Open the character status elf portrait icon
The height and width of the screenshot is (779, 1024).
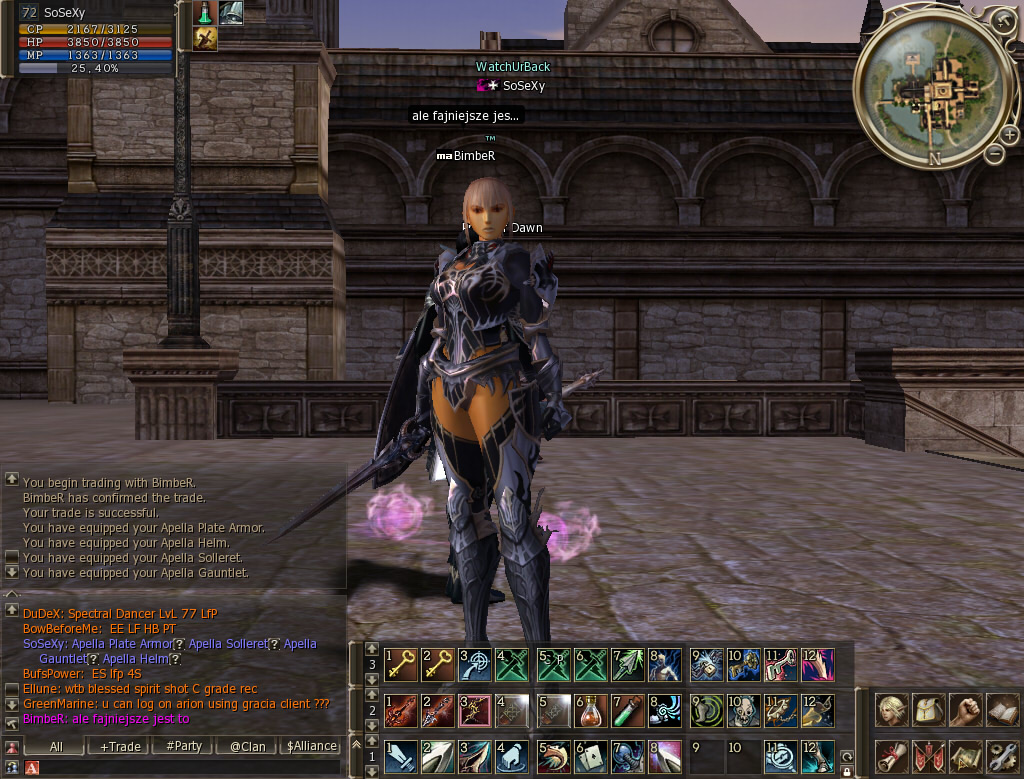tap(890, 710)
